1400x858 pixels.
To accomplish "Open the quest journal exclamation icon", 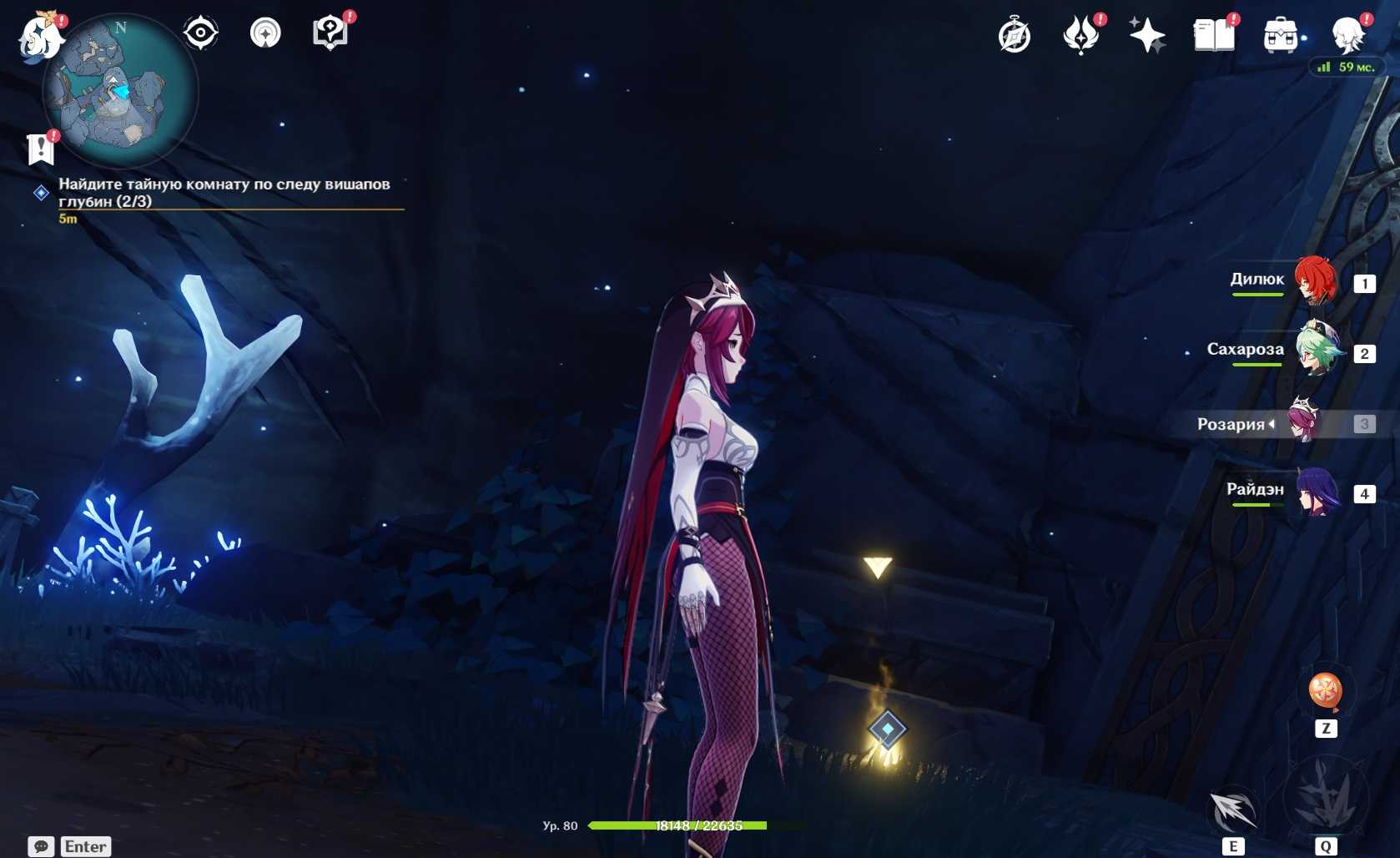I will coord(41,149).
